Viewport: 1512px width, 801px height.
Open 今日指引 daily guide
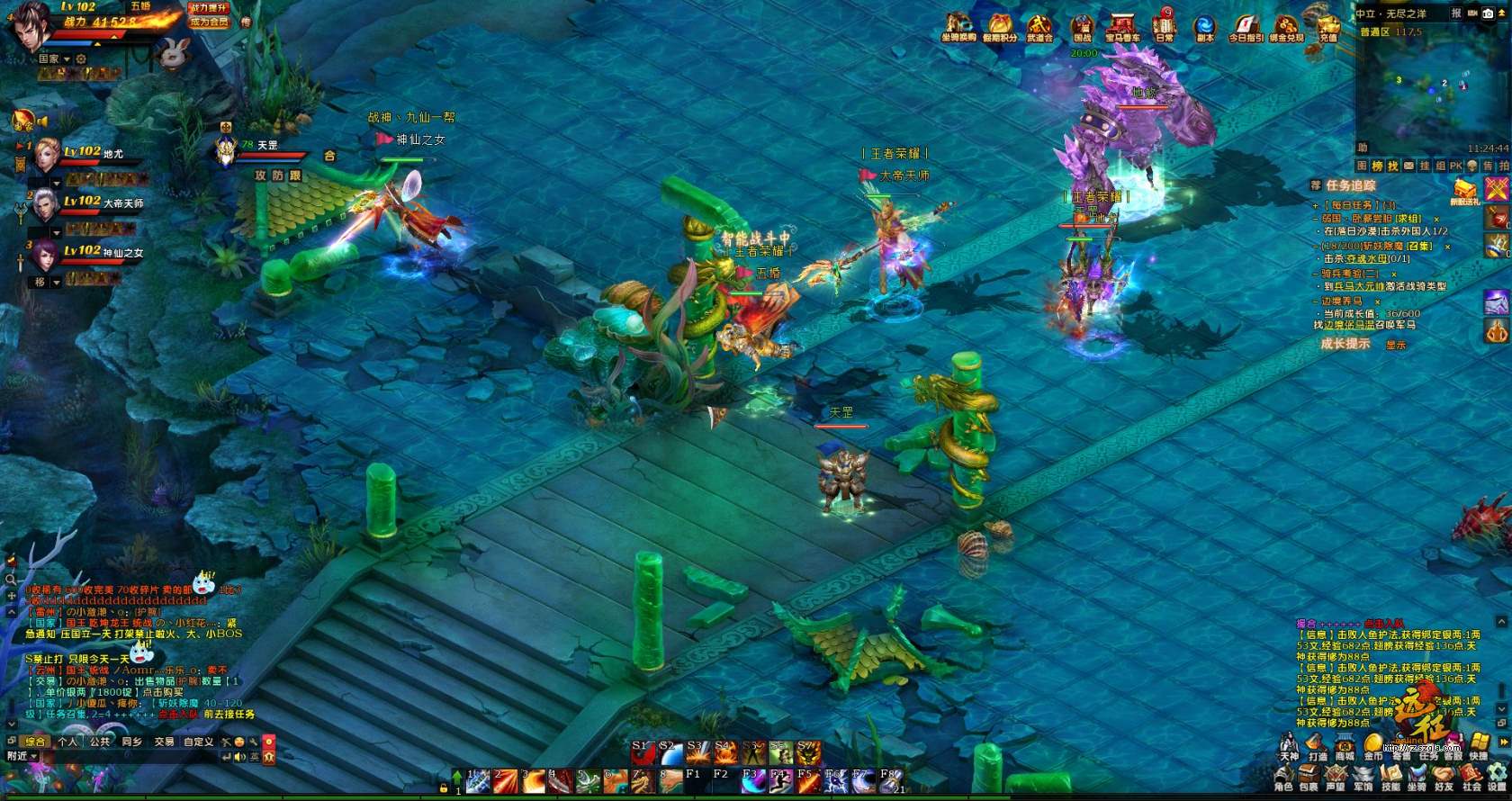[1246, 27]
